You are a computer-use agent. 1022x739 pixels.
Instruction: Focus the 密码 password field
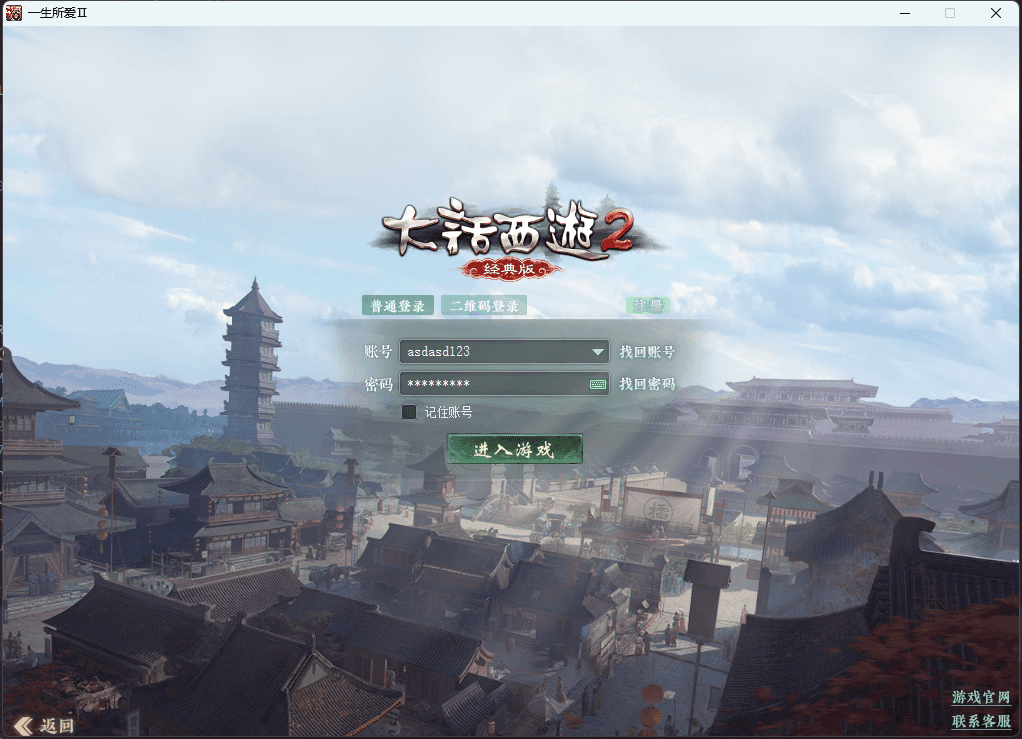tap(490, 384)
